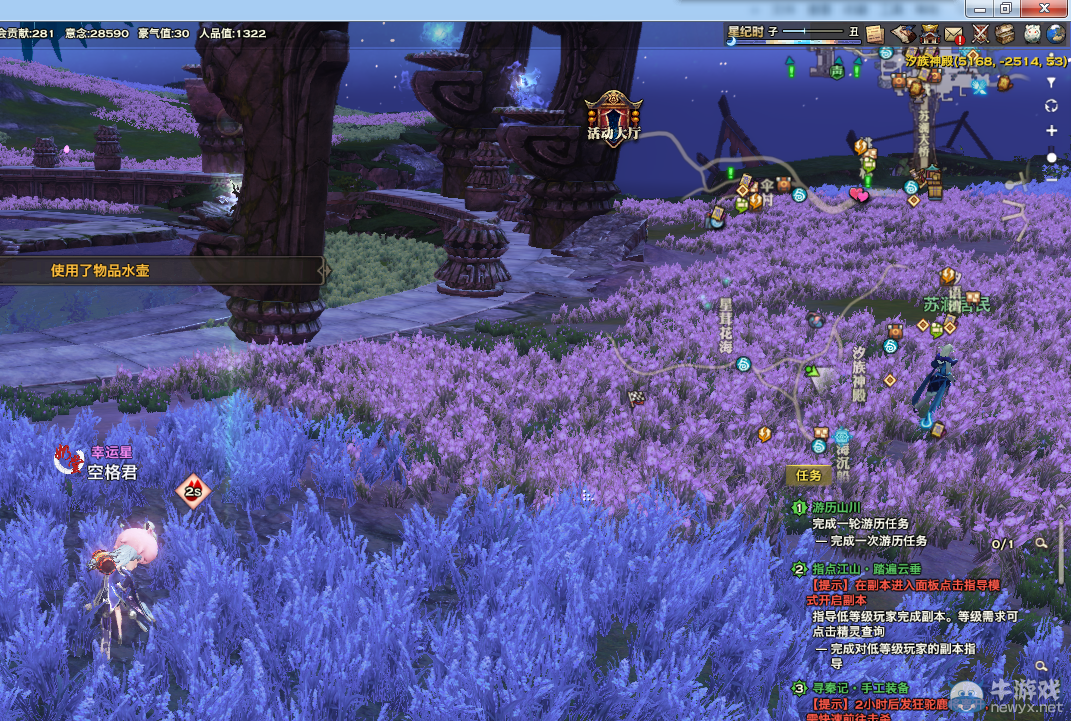
Task: Open the white beast pet icon
Action: point(1031,34)
